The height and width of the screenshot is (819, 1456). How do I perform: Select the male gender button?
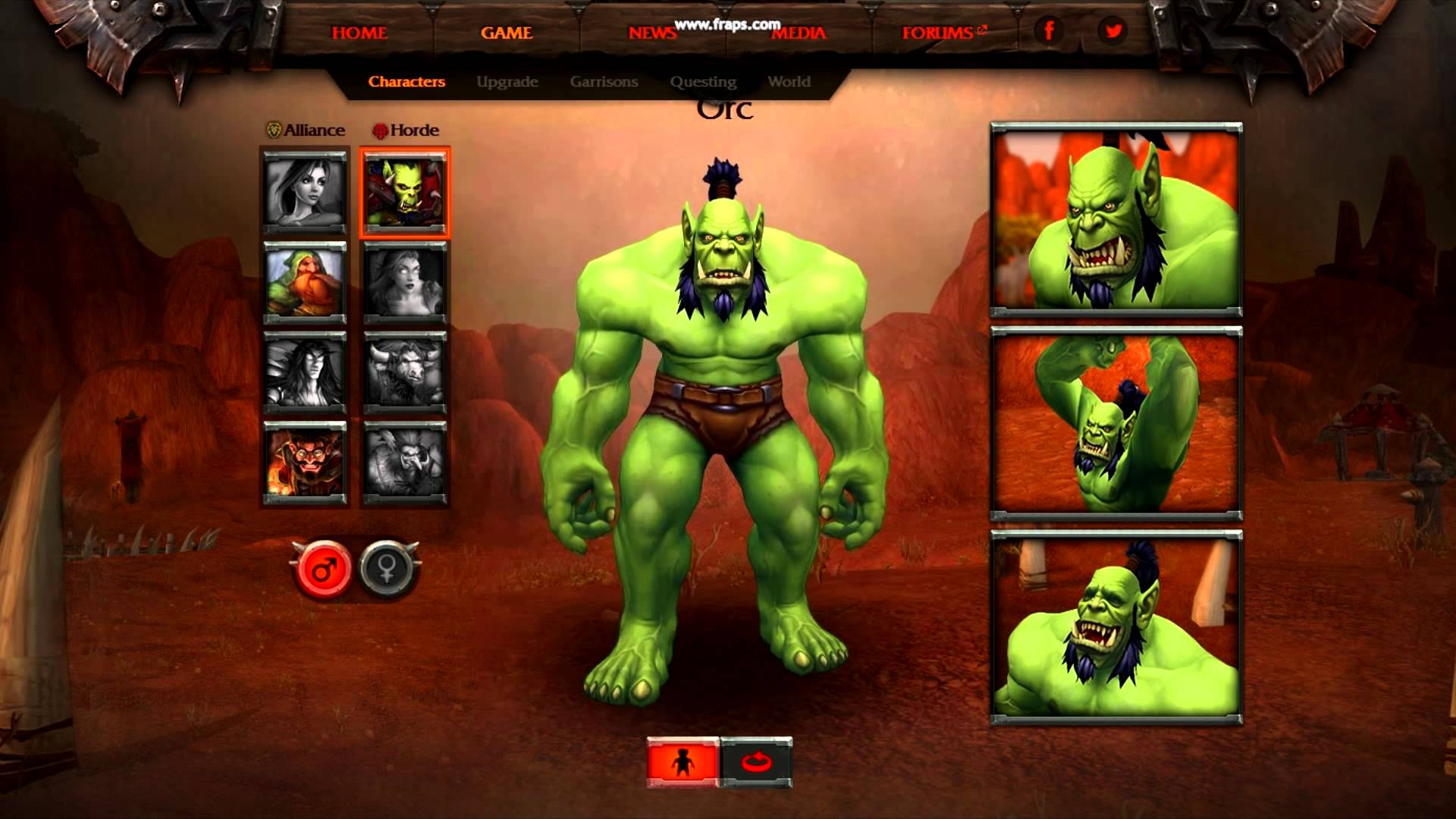click(x=324, y=569)
